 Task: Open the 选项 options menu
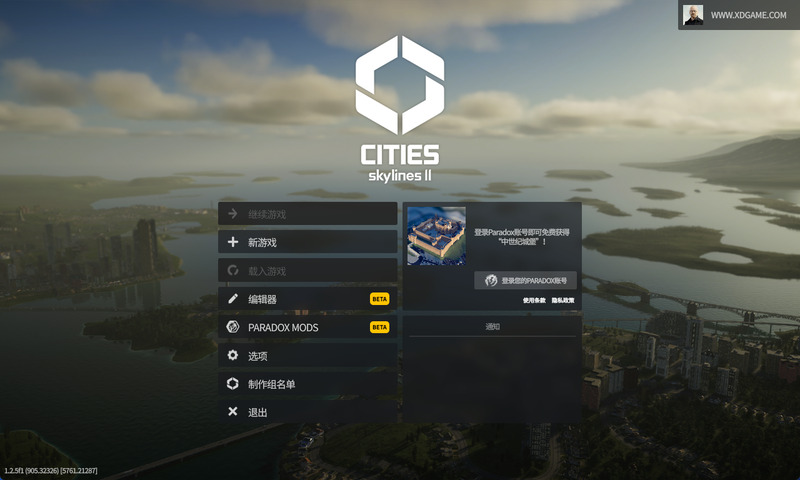(307, 356)
